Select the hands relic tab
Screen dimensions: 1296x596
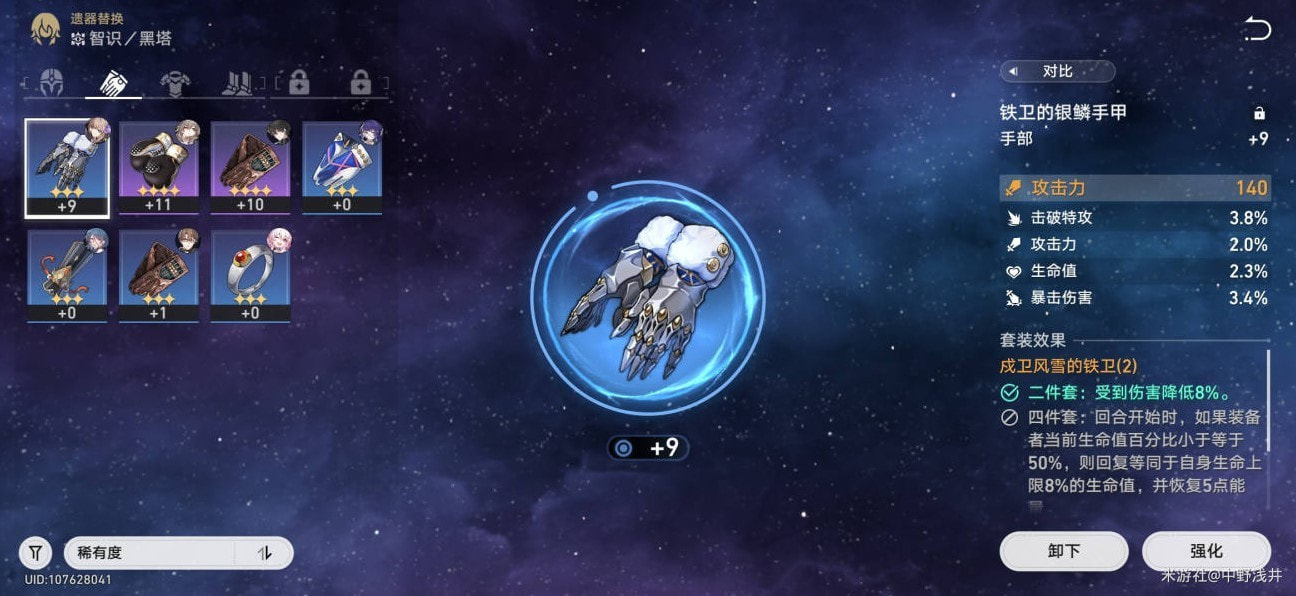tap(113, 82)
